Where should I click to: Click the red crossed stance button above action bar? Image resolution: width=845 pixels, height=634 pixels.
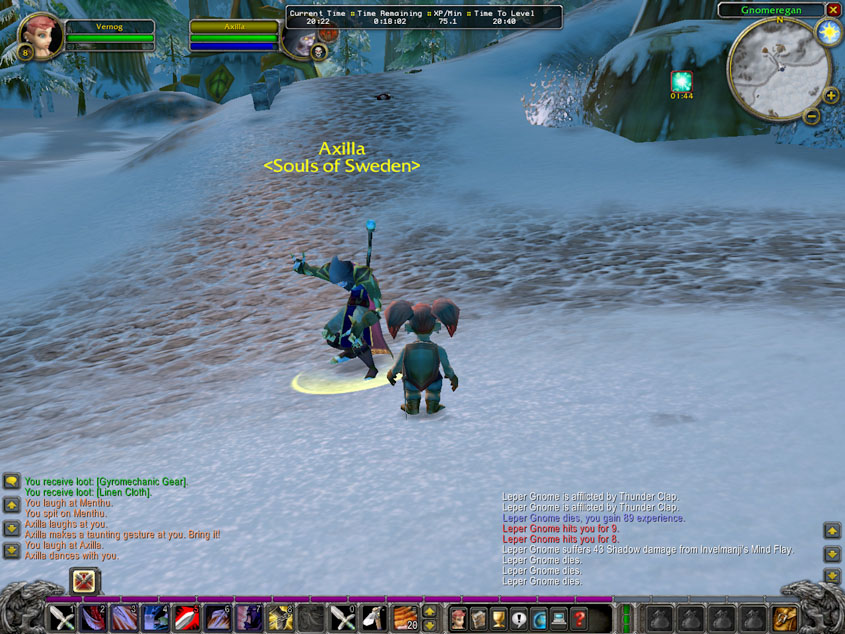point(85,581)
